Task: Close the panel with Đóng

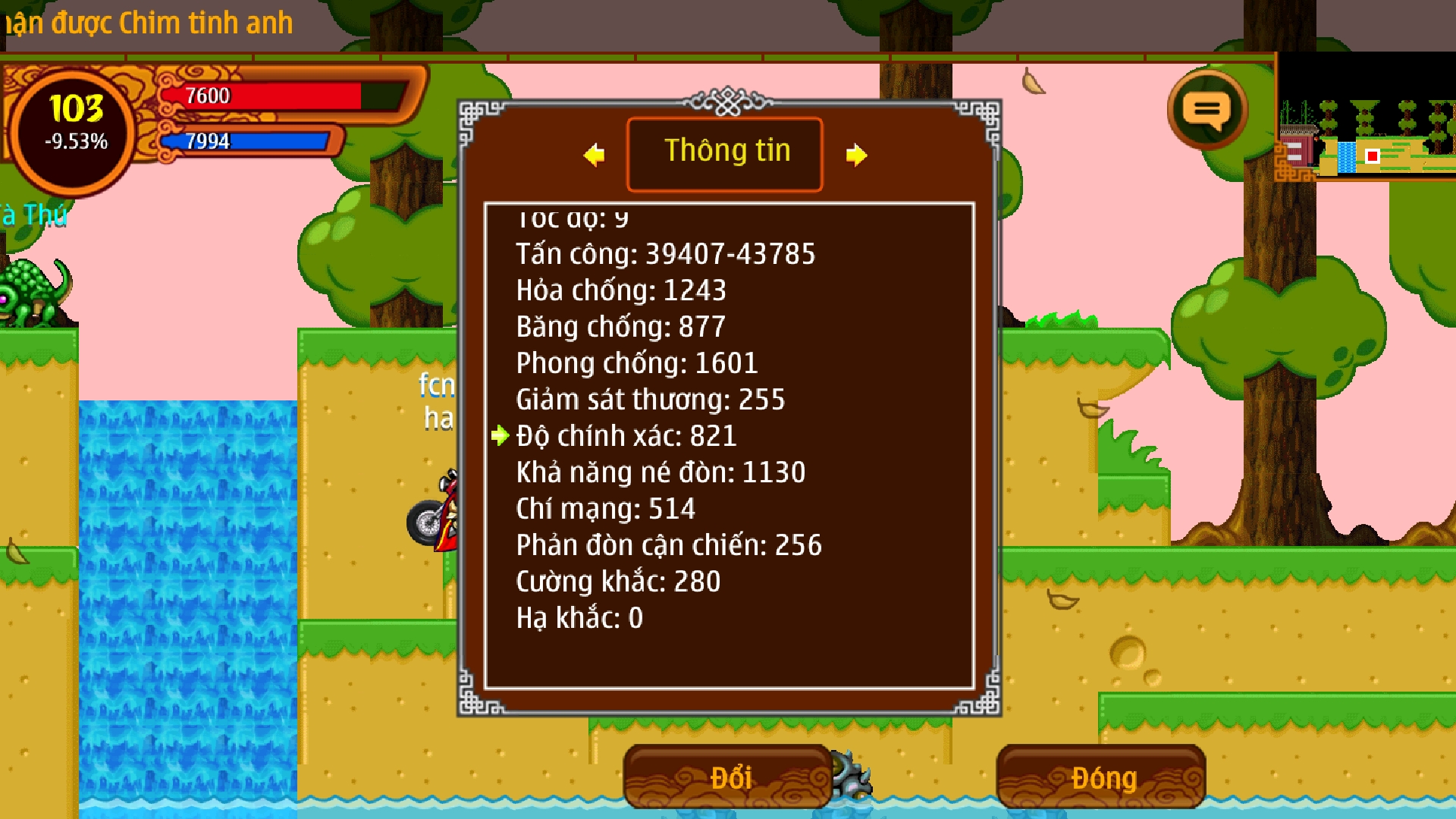Action: click(x=1101, y=777)
